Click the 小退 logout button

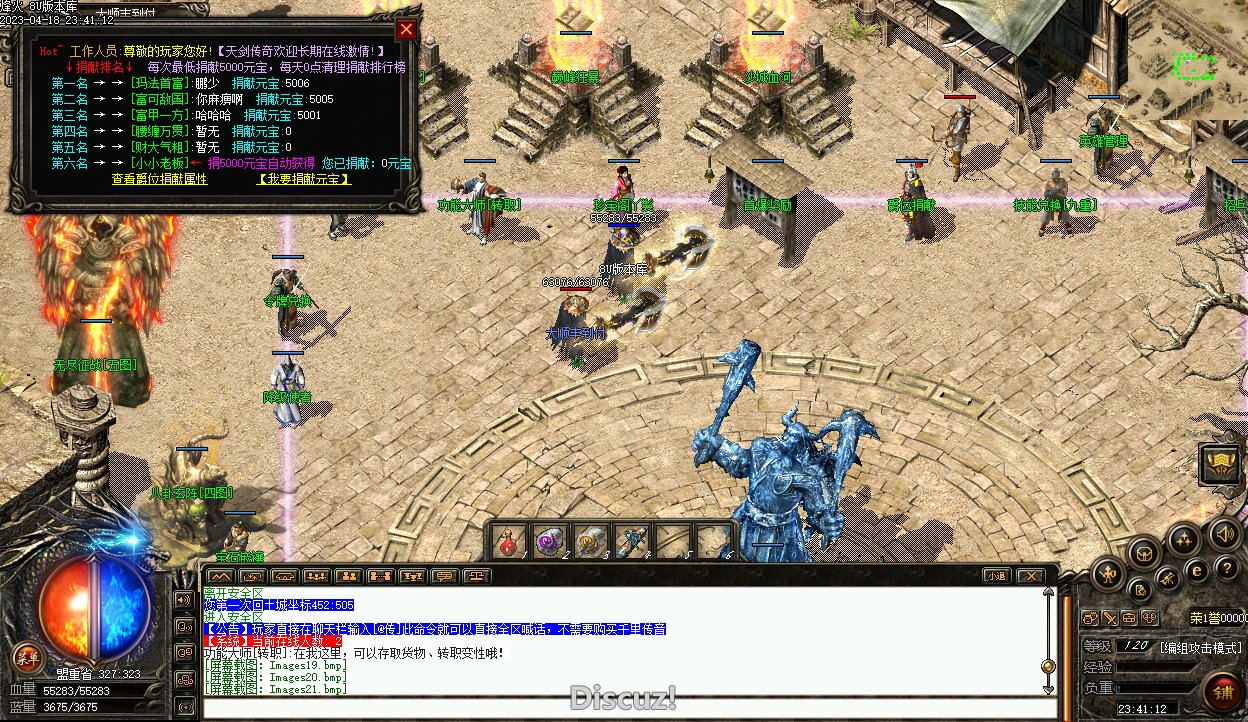996,576
